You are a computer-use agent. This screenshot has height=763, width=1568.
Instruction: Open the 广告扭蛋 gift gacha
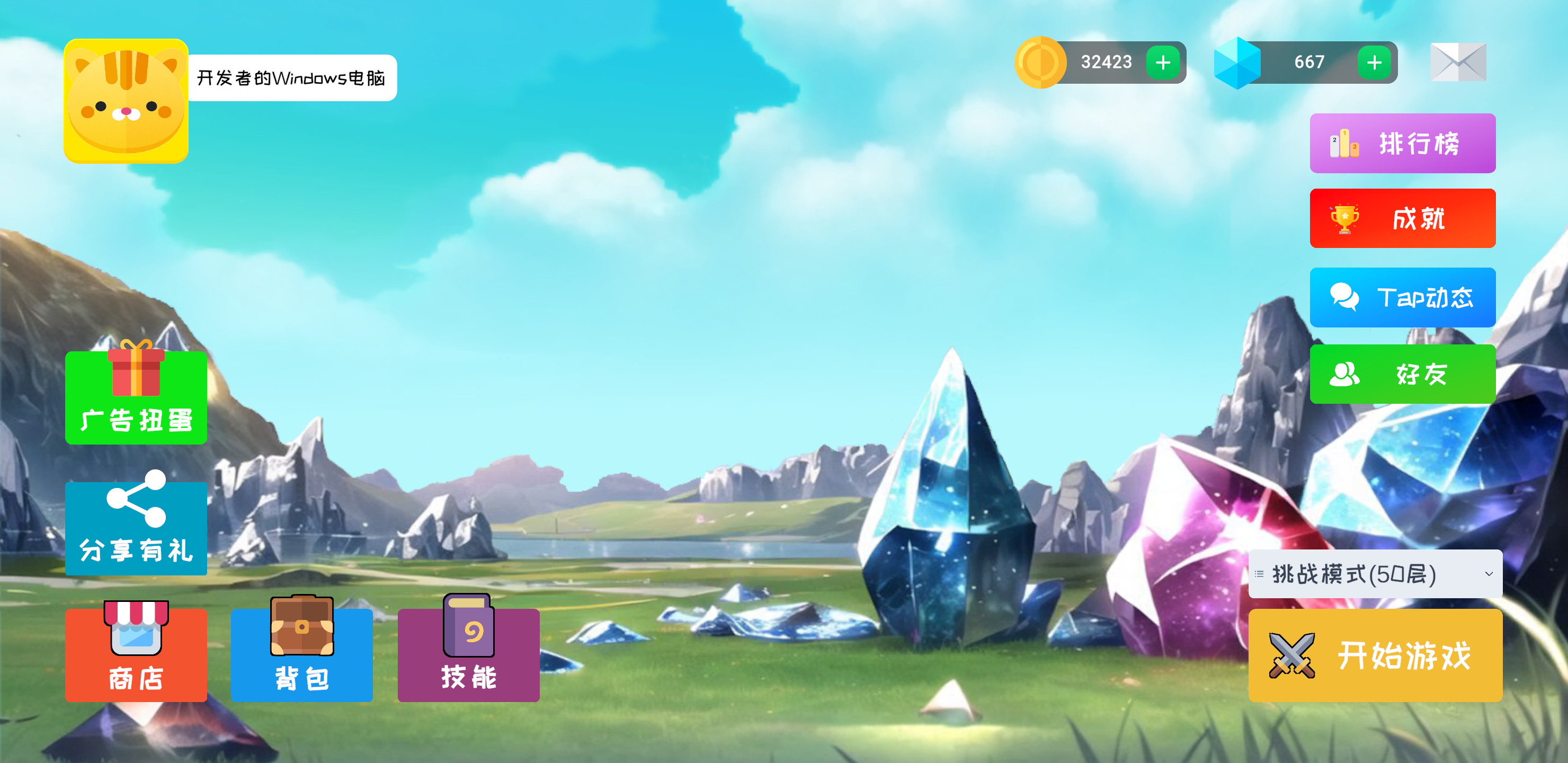point(136,397)
